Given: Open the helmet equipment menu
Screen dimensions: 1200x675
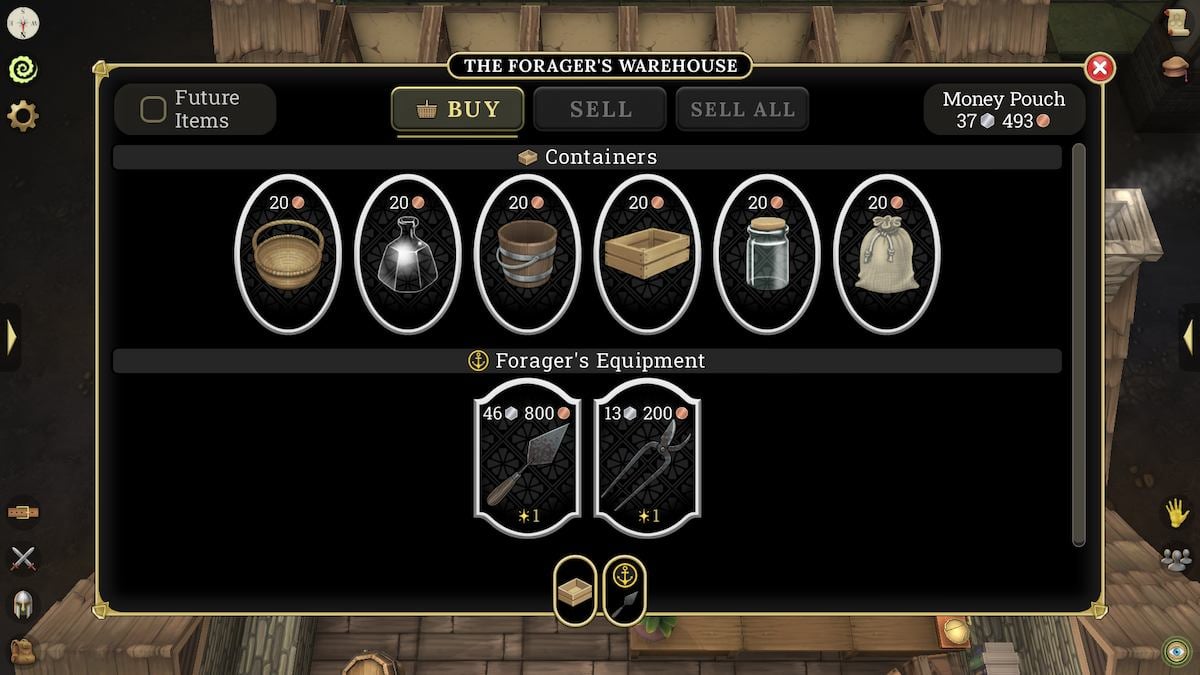Looking at the screenshot, I should point(23,604).
